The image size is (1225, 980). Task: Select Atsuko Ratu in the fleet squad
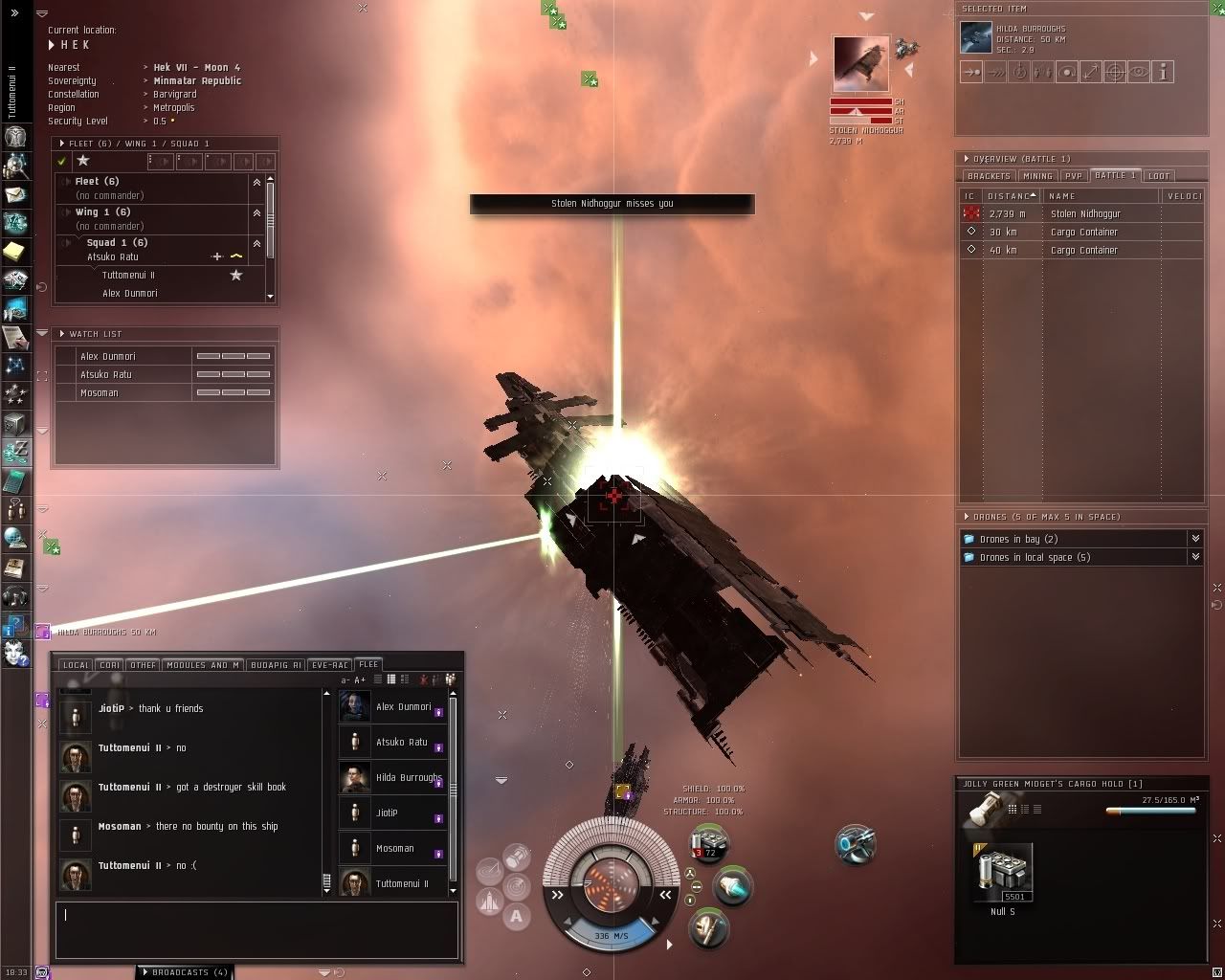[113, 257]
